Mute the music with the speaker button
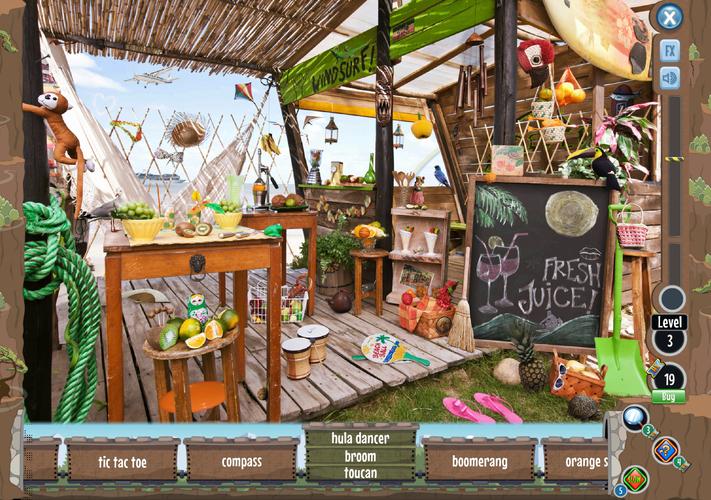This screenshot has width=711, height=500. point(669,77)
